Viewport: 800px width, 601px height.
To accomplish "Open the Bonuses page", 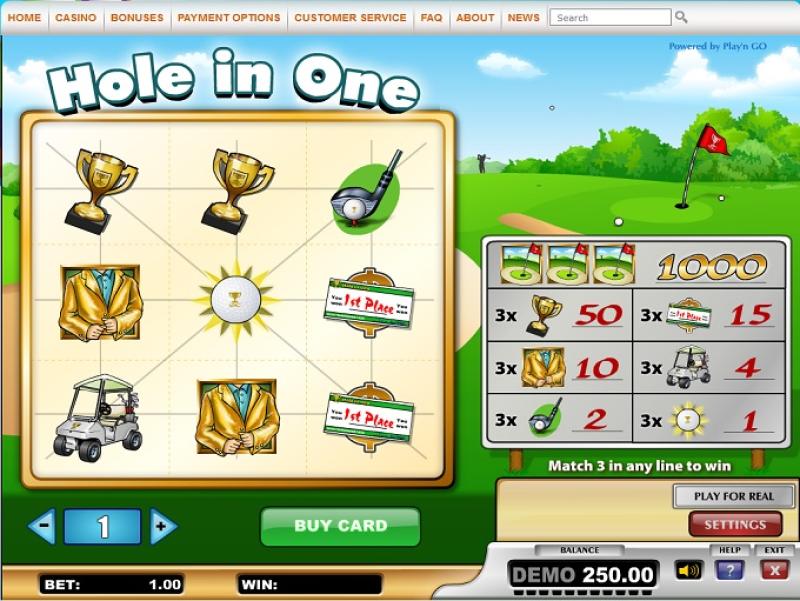I will click(x=137, y=17).
